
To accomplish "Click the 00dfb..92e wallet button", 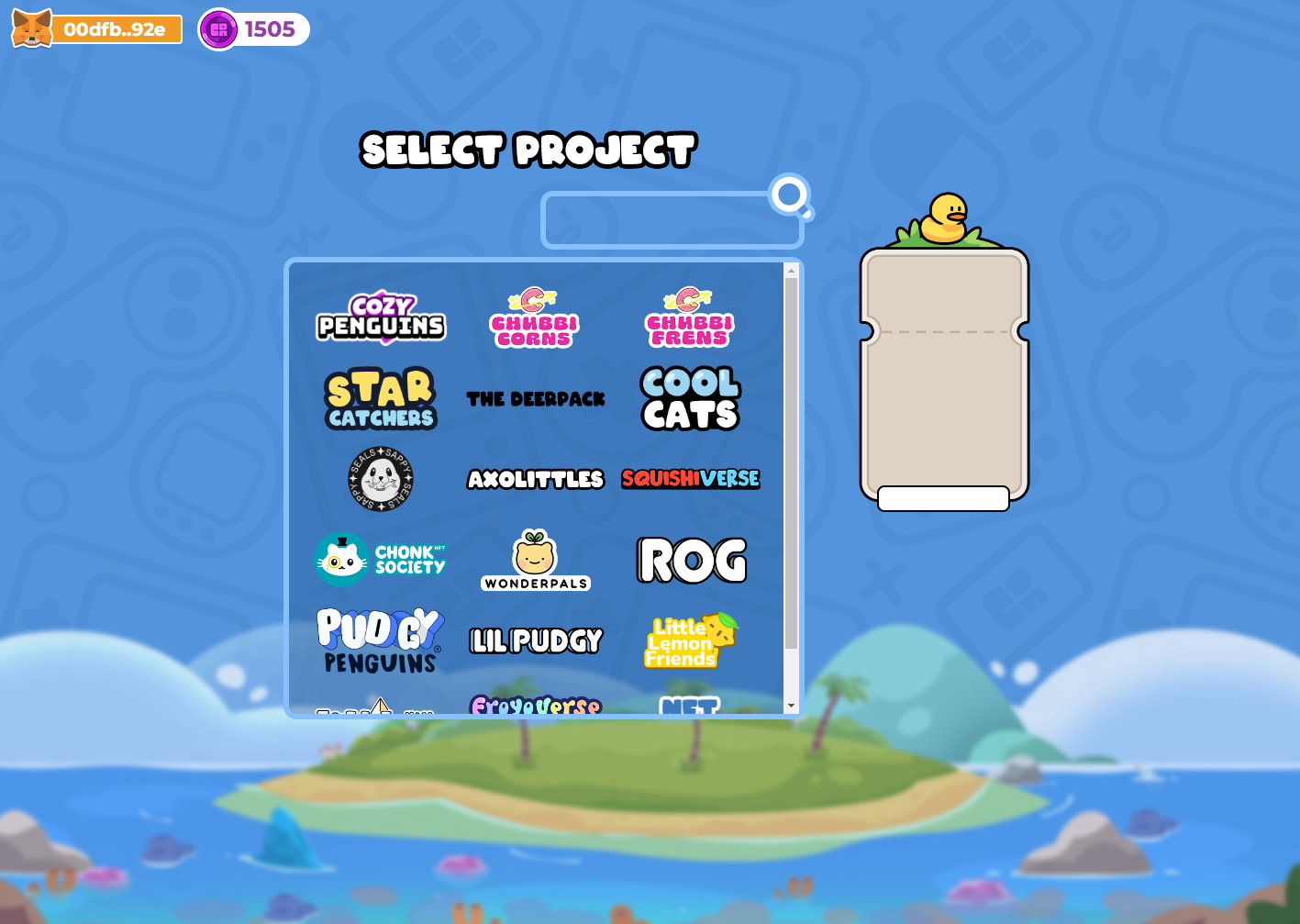I will point(96,28).
